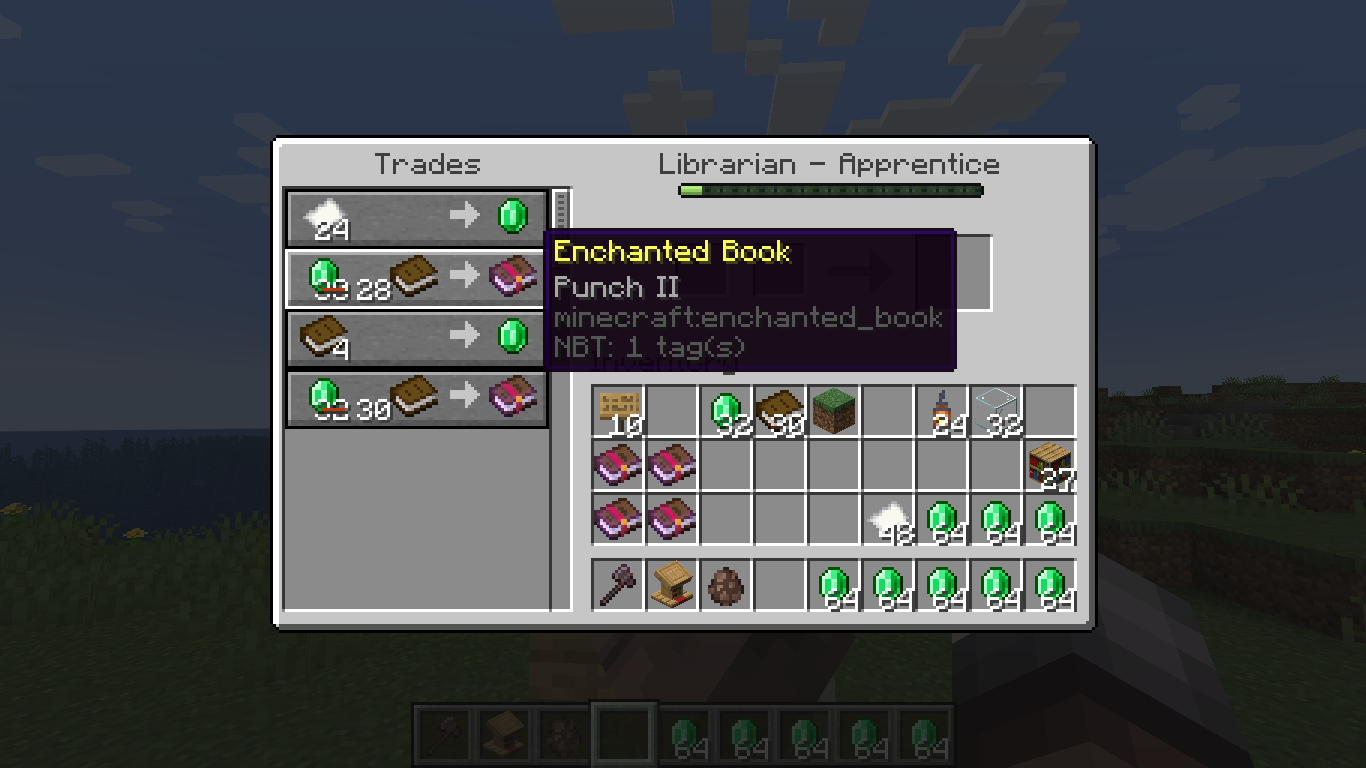Pick up the oak sign stack
Screen dimensions: 1366x768
[x=619, y=412]
